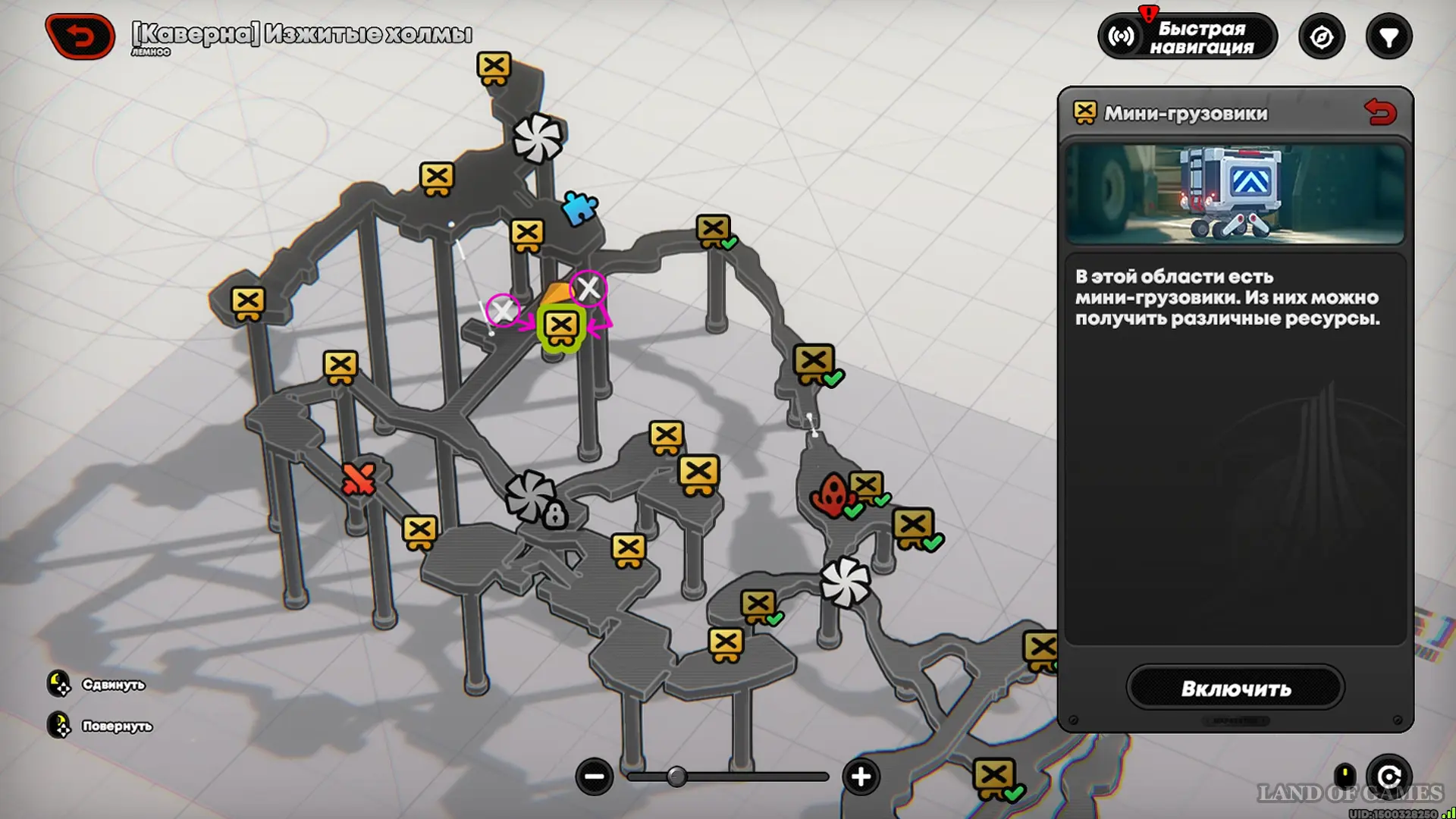
Task: Click the map zoom slider handle
Action: coord(676,777)
